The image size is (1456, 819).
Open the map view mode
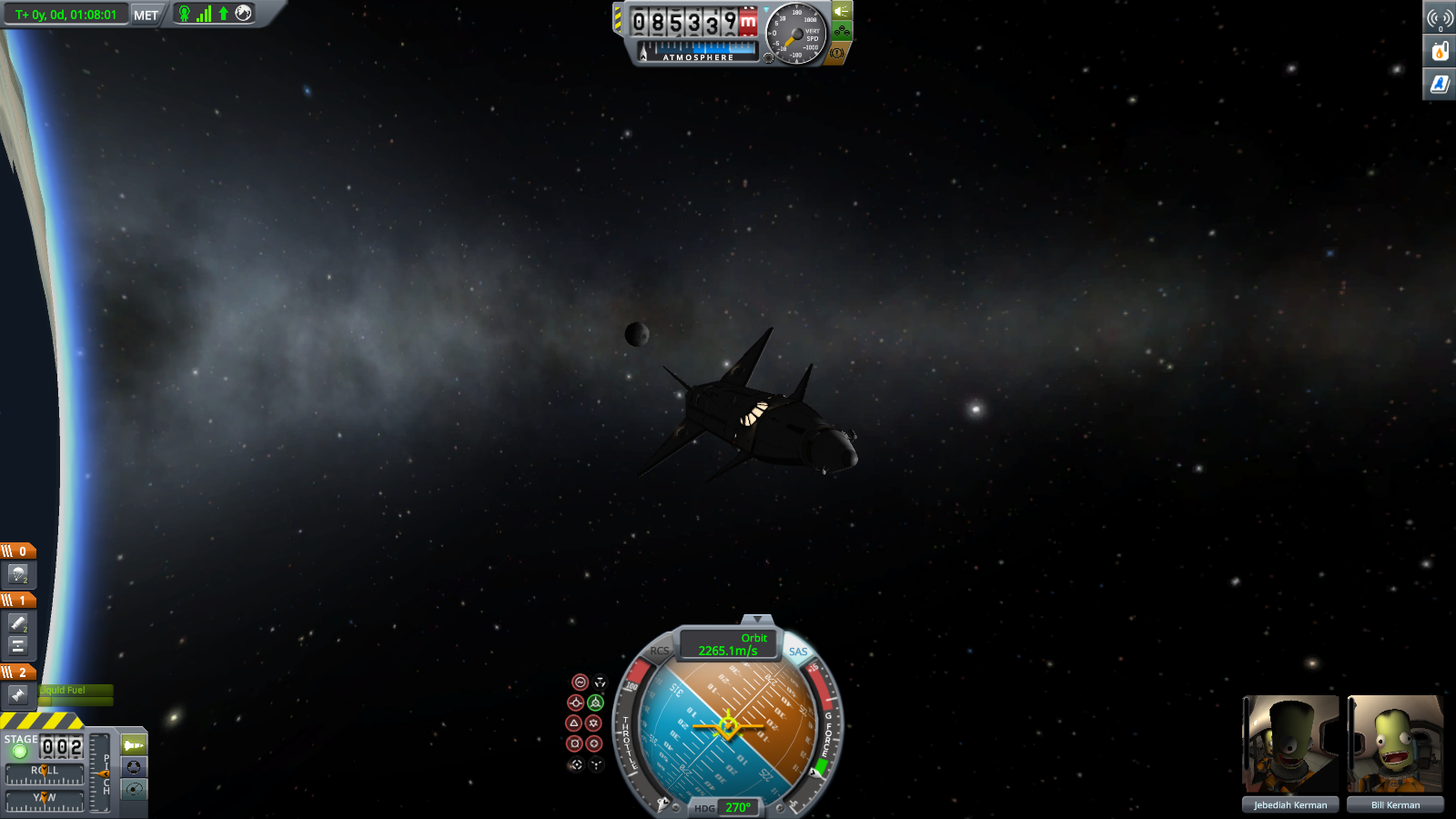tap(134, 789)
